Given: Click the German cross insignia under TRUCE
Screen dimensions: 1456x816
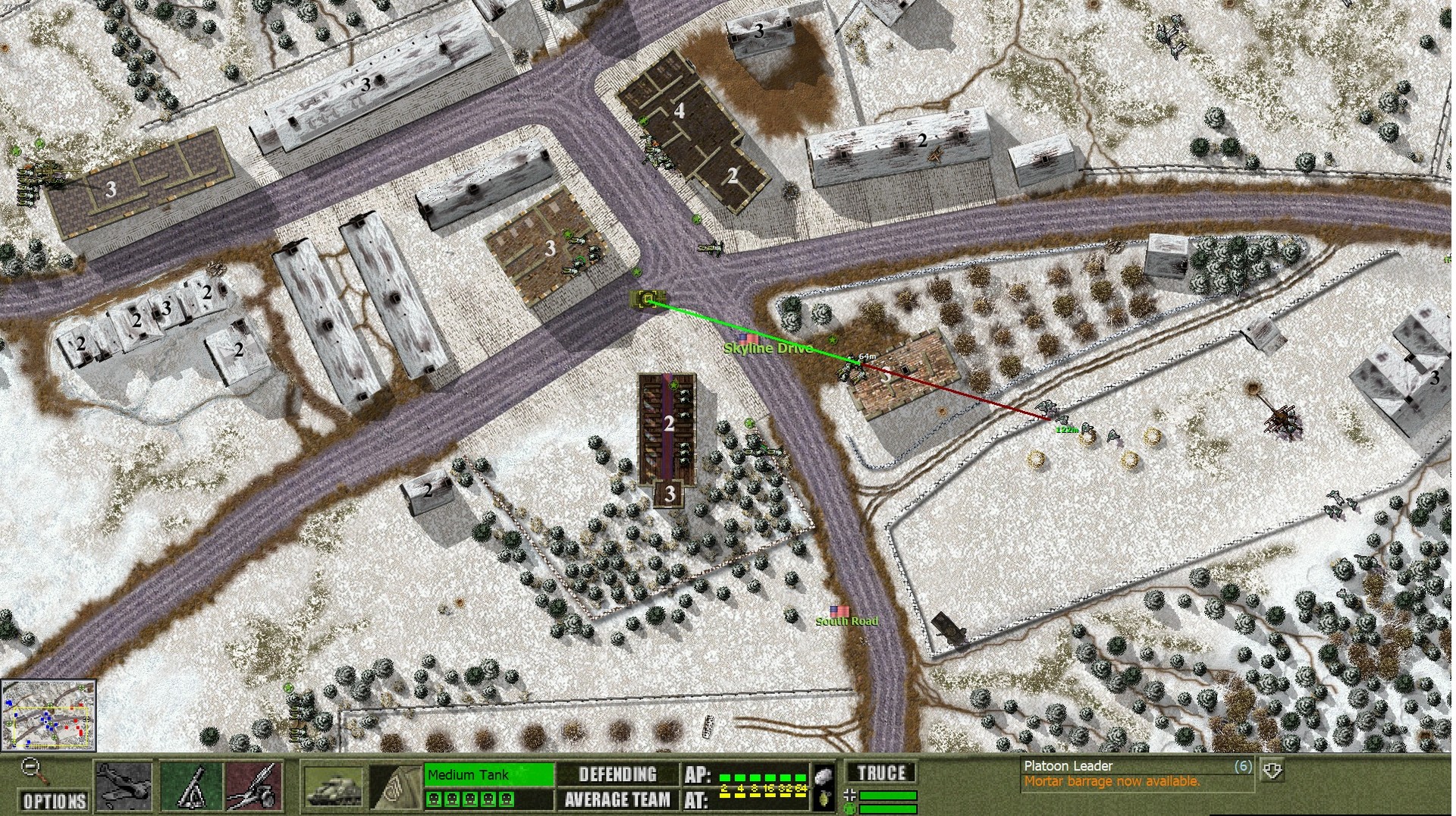Looking at the screenshot, I should [x=852, y=796].
